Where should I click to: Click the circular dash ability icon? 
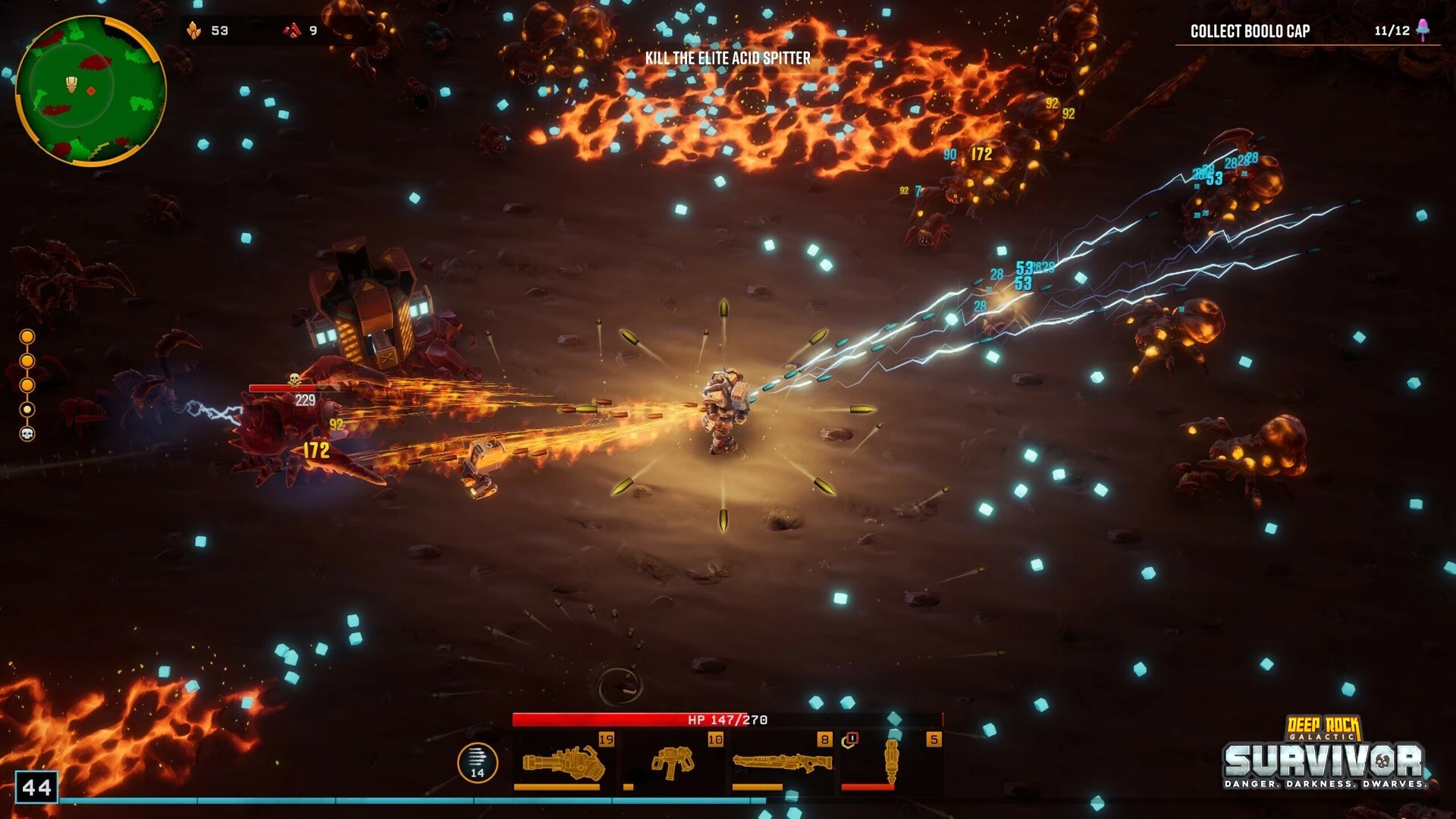pos(477,762)
